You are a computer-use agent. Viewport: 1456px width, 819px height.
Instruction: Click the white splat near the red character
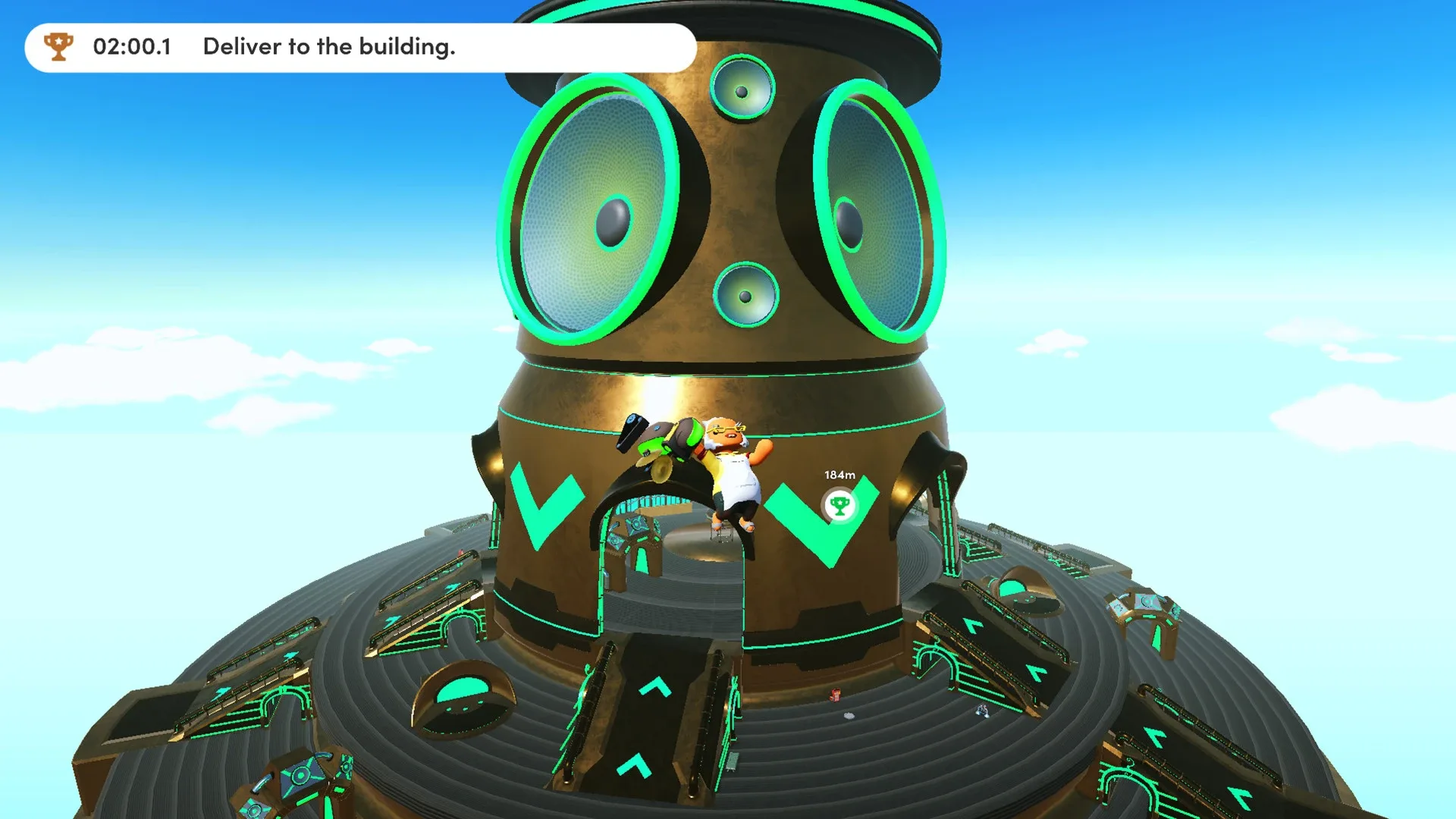coord(849,716)
